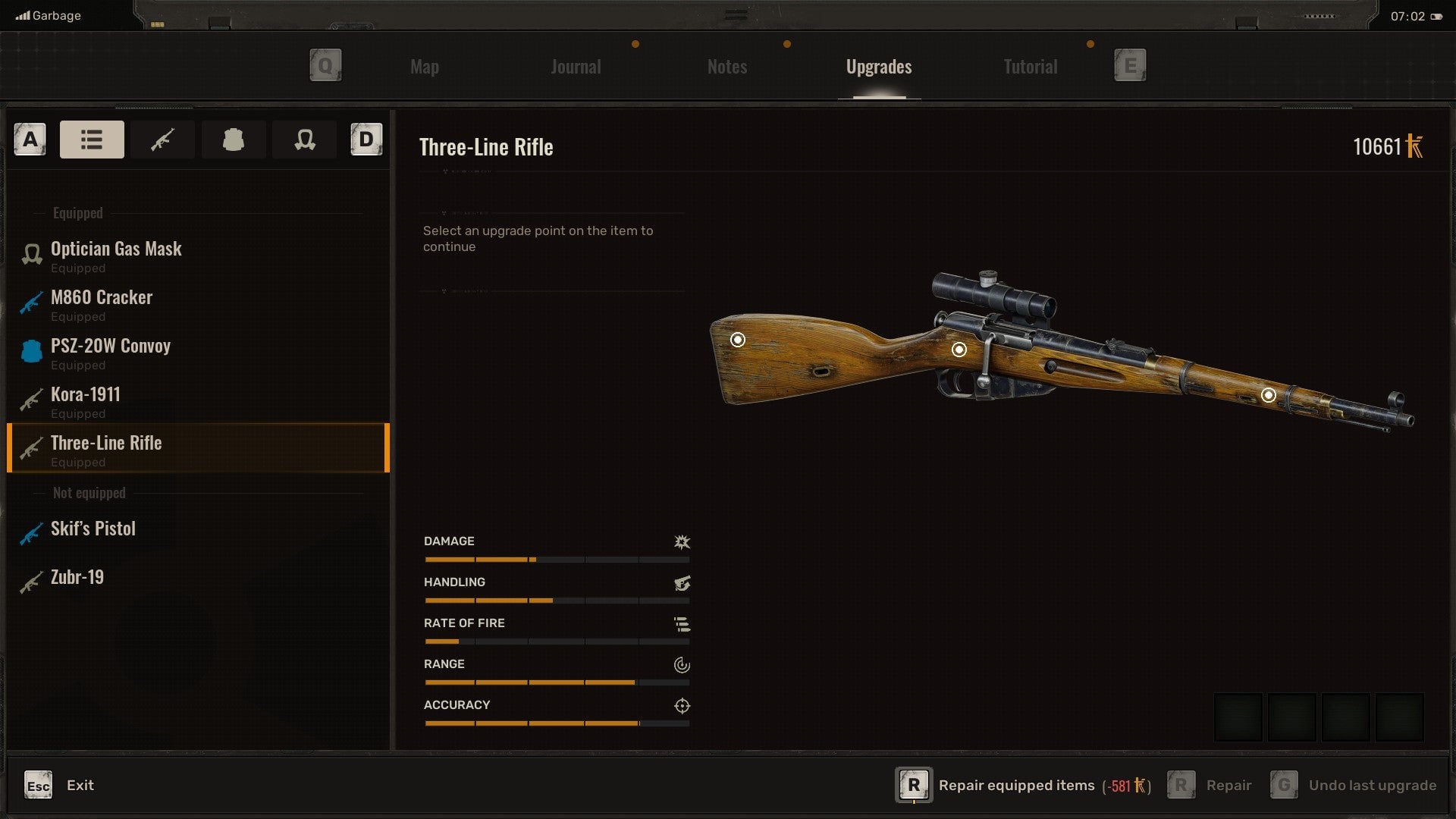The width and height of the screenshot is (1456, 819).
Task: Open the Map tab
Action: (x=425, y=67)
